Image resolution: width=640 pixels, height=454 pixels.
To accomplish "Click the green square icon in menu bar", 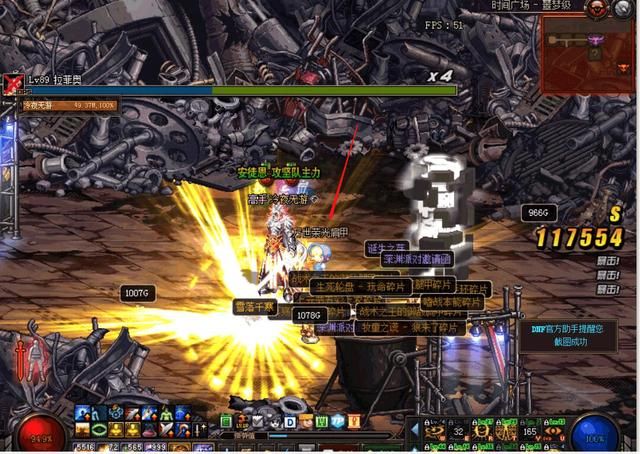I will [x=227, y=421].
